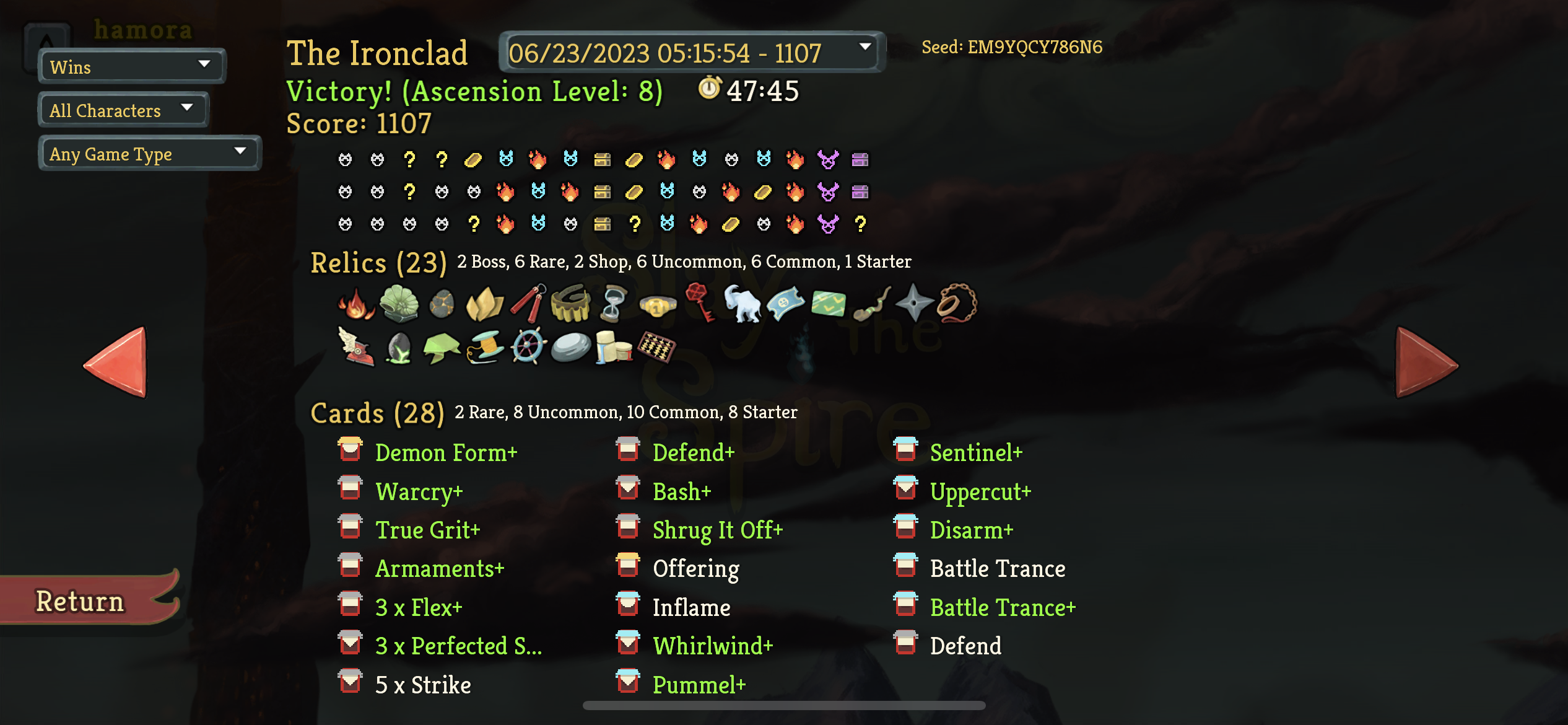
Task: Select a campfire rest icon on the path
Action: click(538, 160)
